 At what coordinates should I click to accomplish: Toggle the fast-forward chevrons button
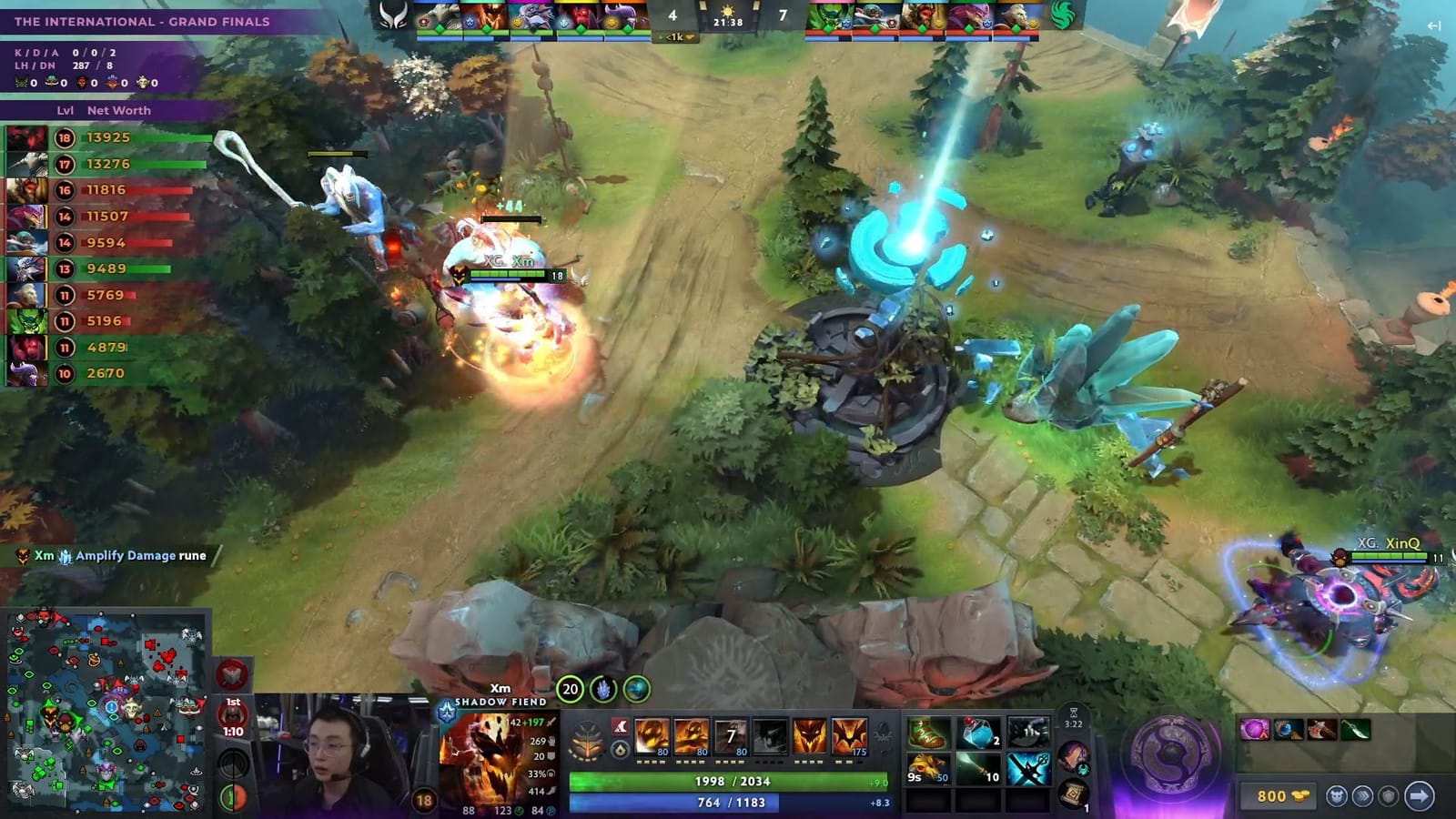coord(1363,795)
